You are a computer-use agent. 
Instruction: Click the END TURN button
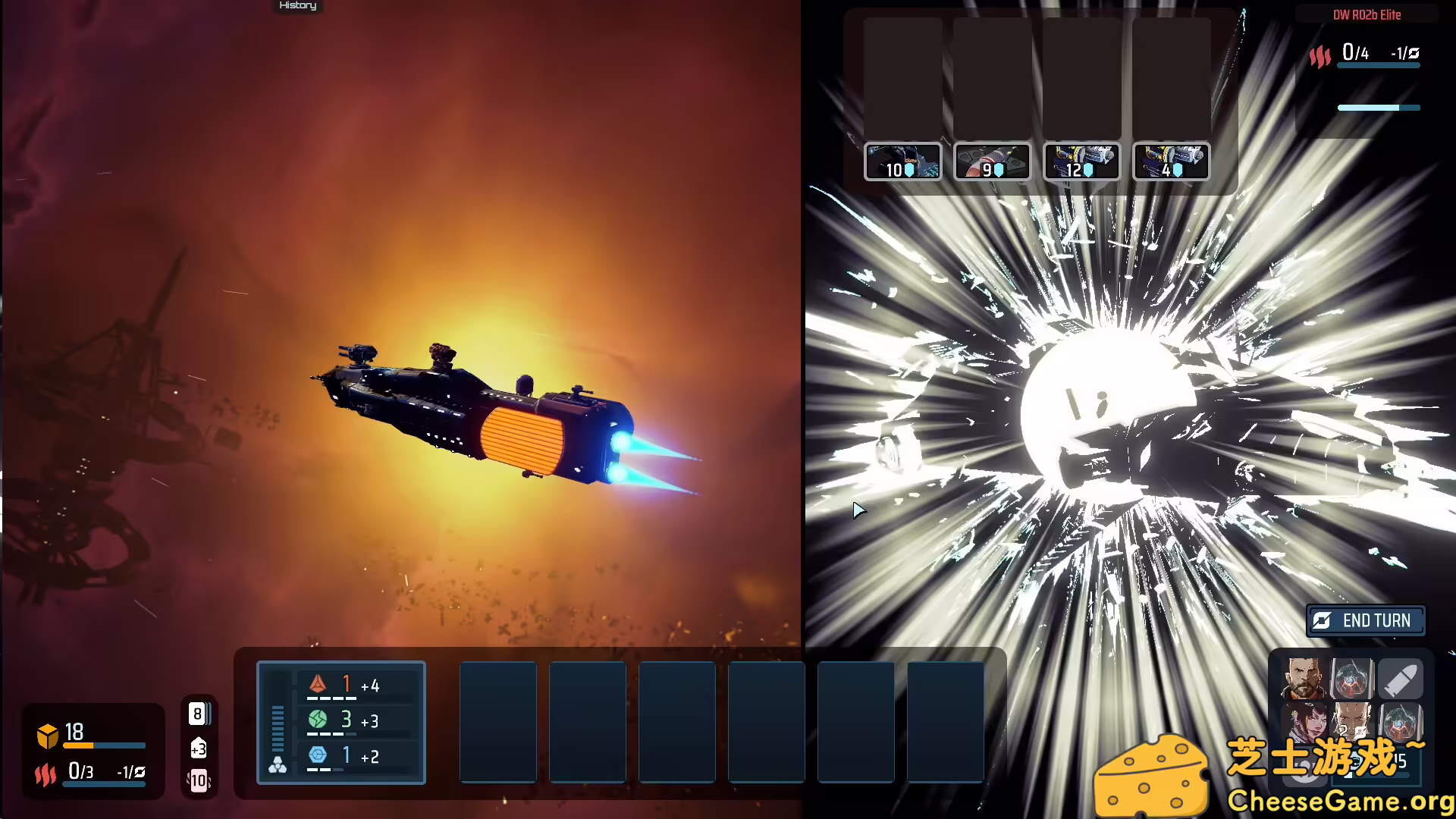pyautogui.click(x=1365, y=620)
